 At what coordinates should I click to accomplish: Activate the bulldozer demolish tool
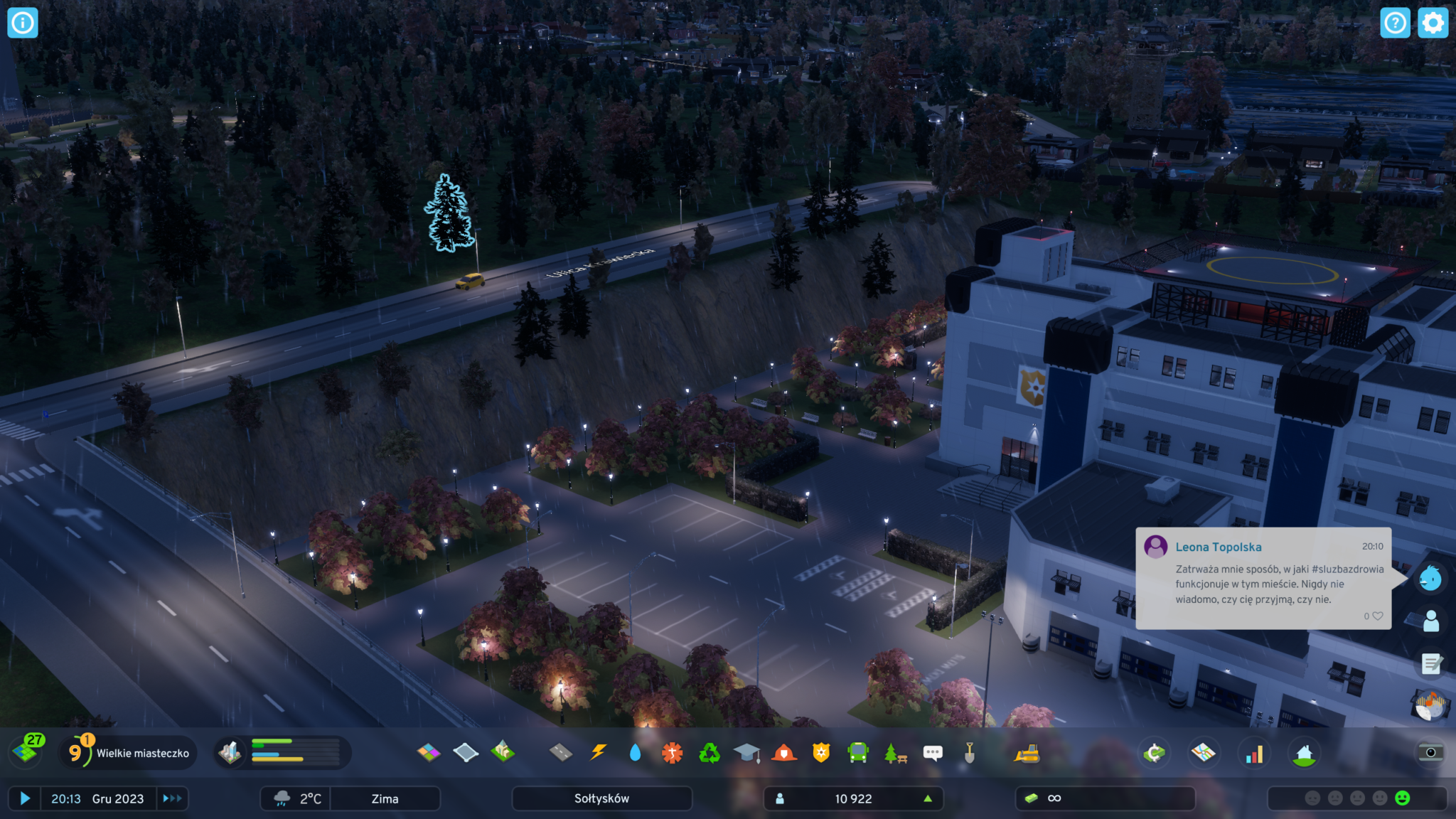click(1027, 753)
